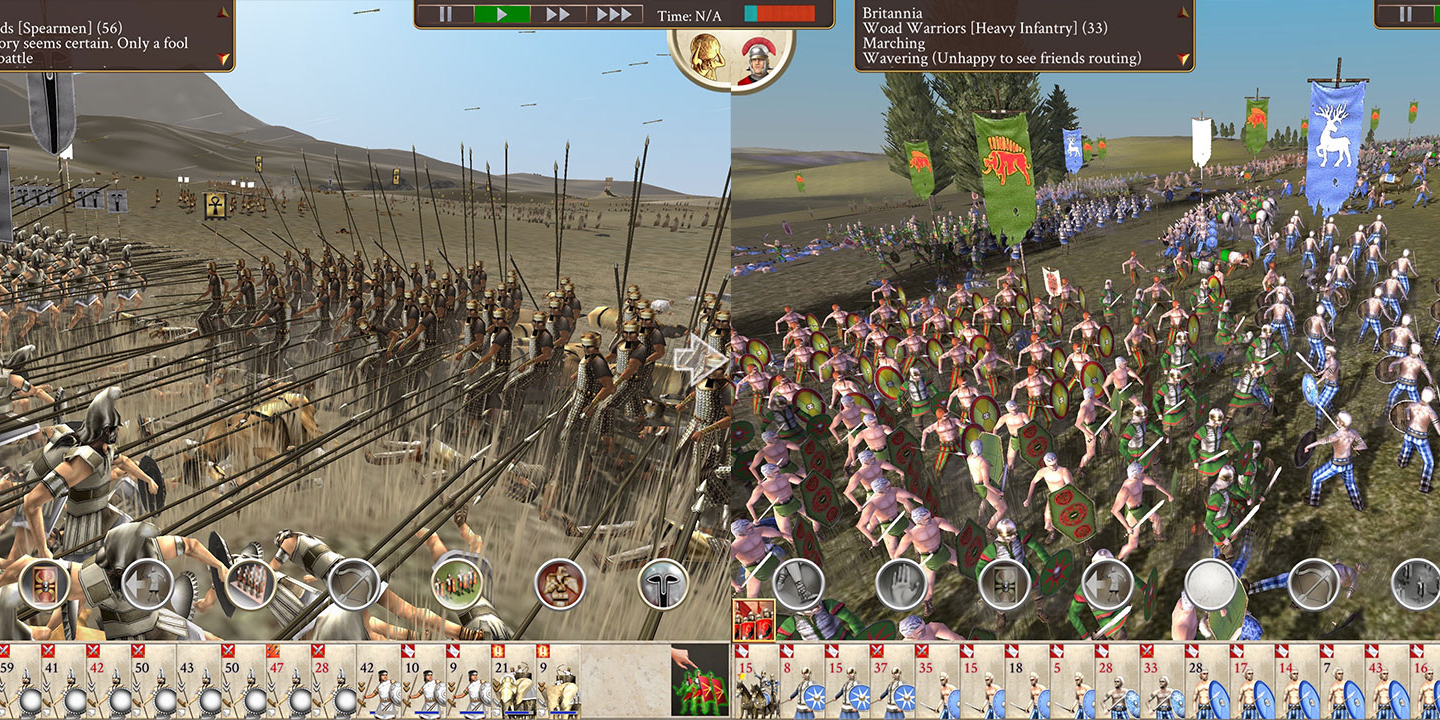Tap the halt command hand icon

[900, 585]
